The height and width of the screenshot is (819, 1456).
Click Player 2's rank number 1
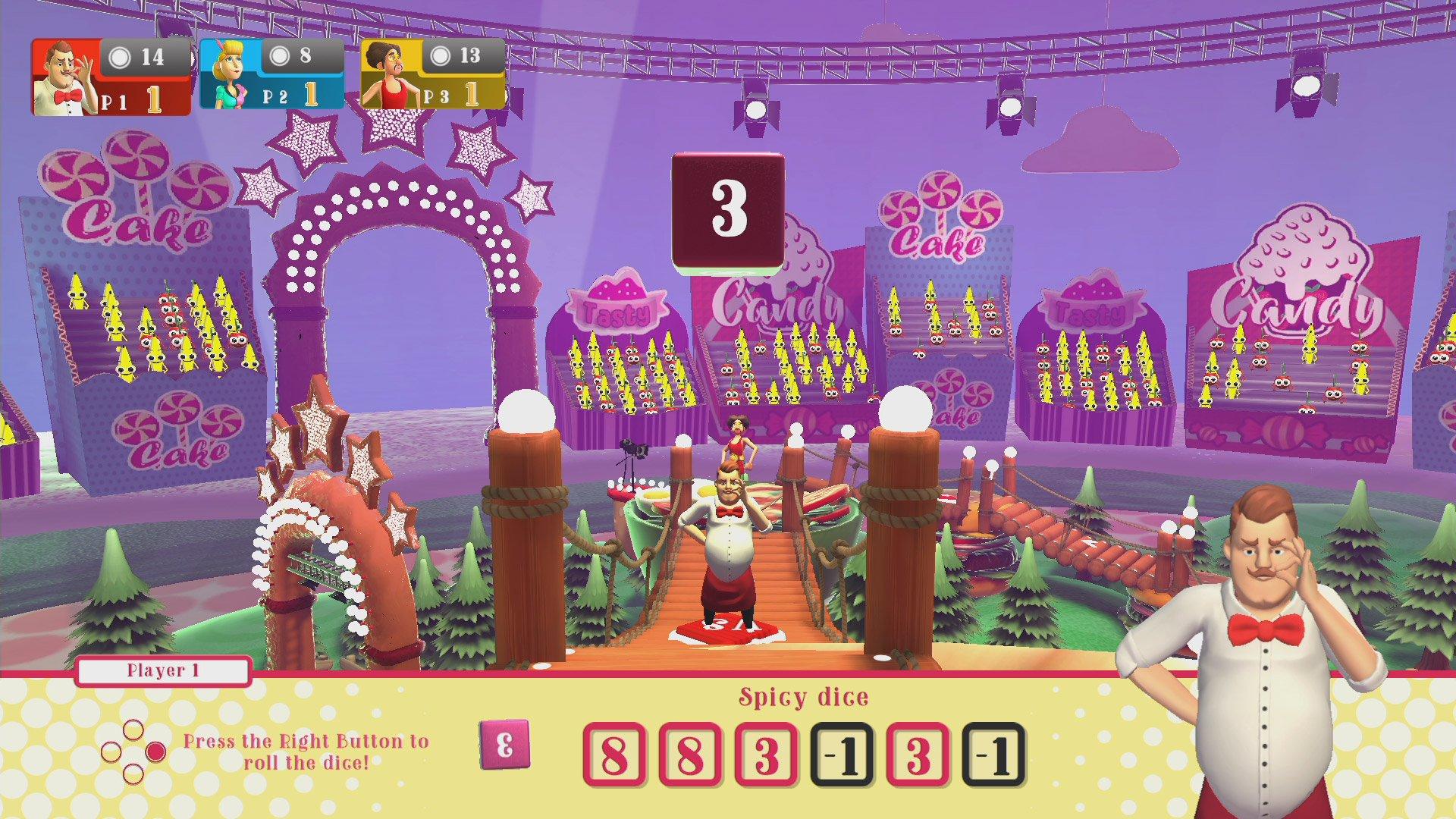tap(309, 95)
